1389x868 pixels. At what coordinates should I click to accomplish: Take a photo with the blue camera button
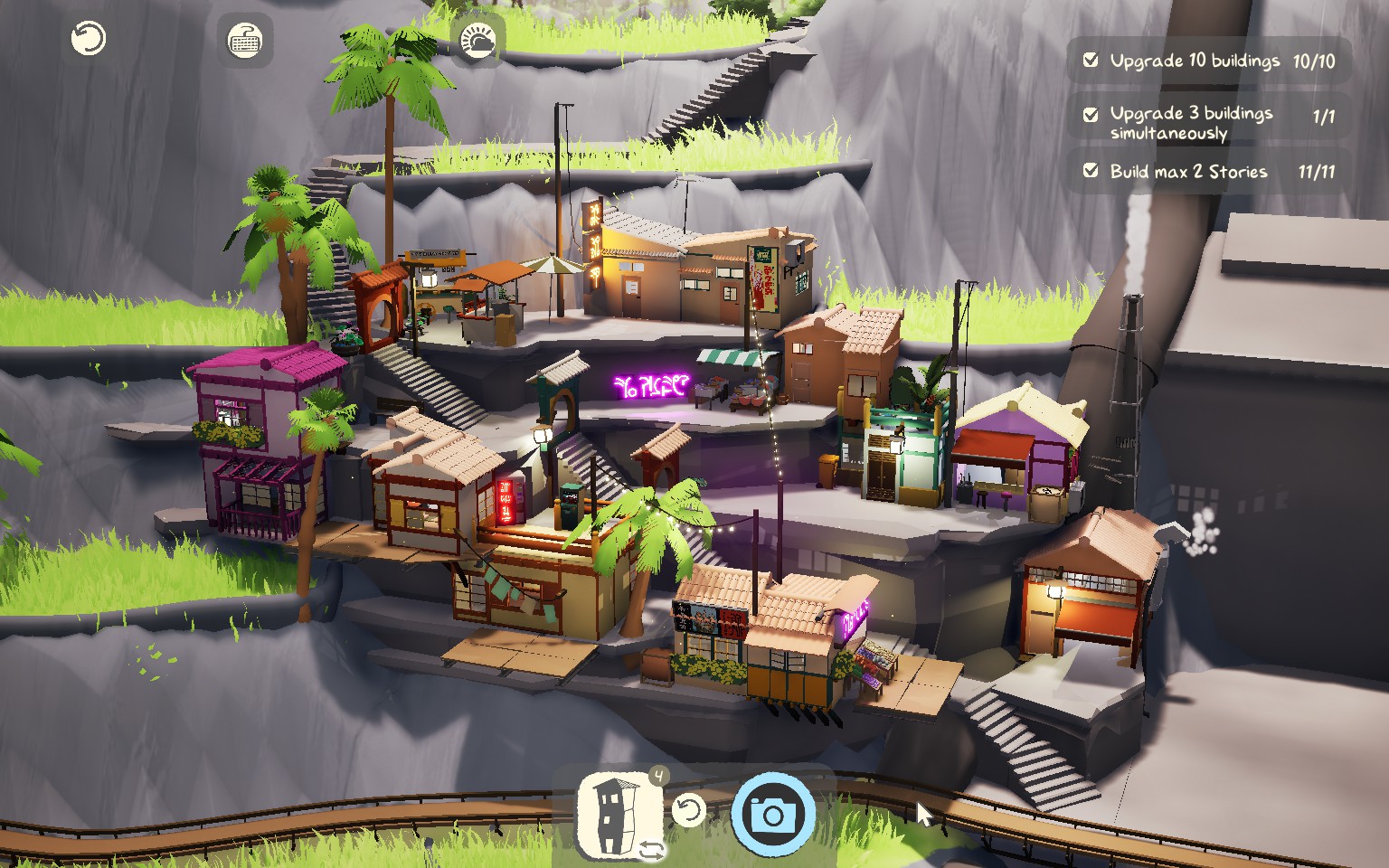click(773, 815)
